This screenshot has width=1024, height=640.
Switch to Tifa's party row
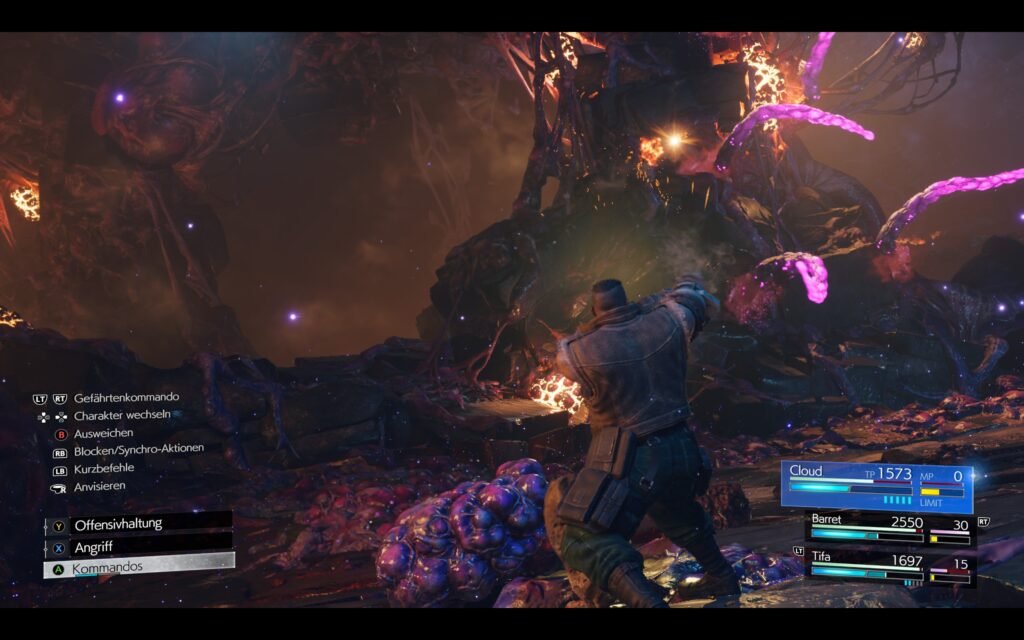point(889,567)
